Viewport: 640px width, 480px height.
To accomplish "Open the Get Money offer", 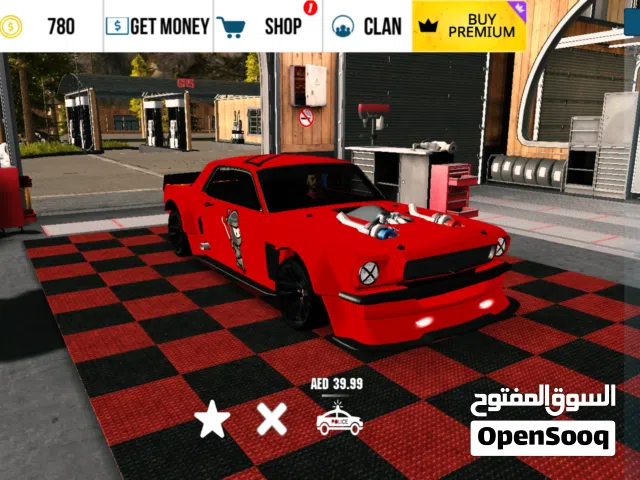I will pos(158,26).
